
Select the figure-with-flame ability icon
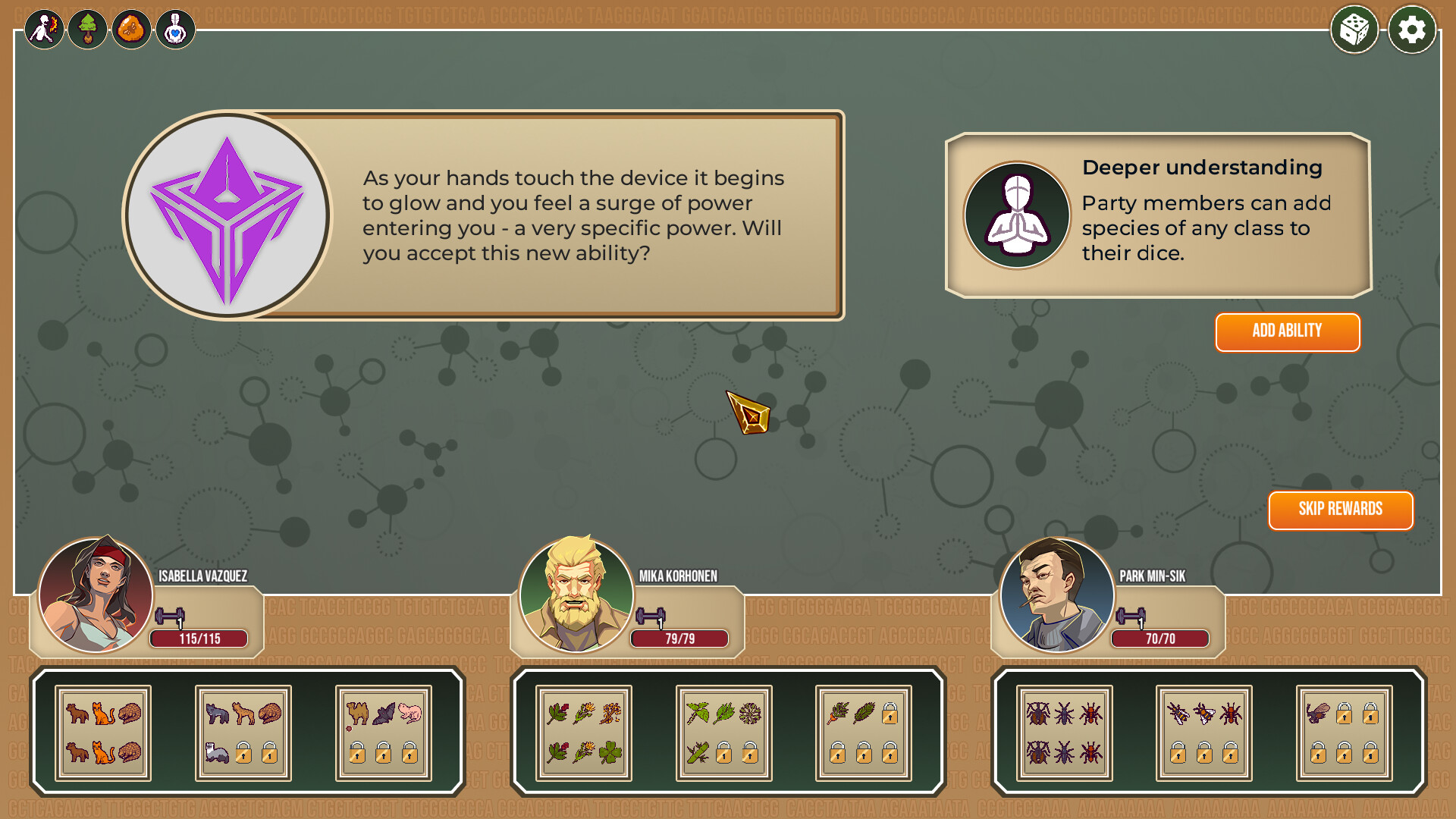point(44,30)
